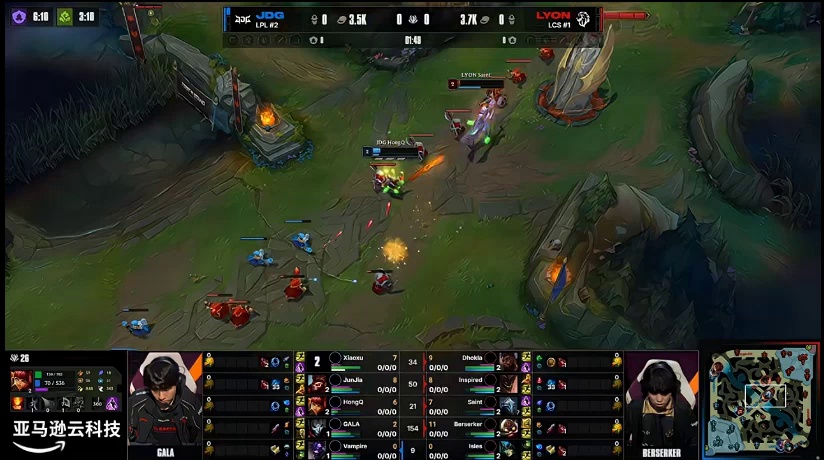Viewport: 824px width, 460px height.
Task: Choose HongQ on the scoreboard
Action: point(350,404)
